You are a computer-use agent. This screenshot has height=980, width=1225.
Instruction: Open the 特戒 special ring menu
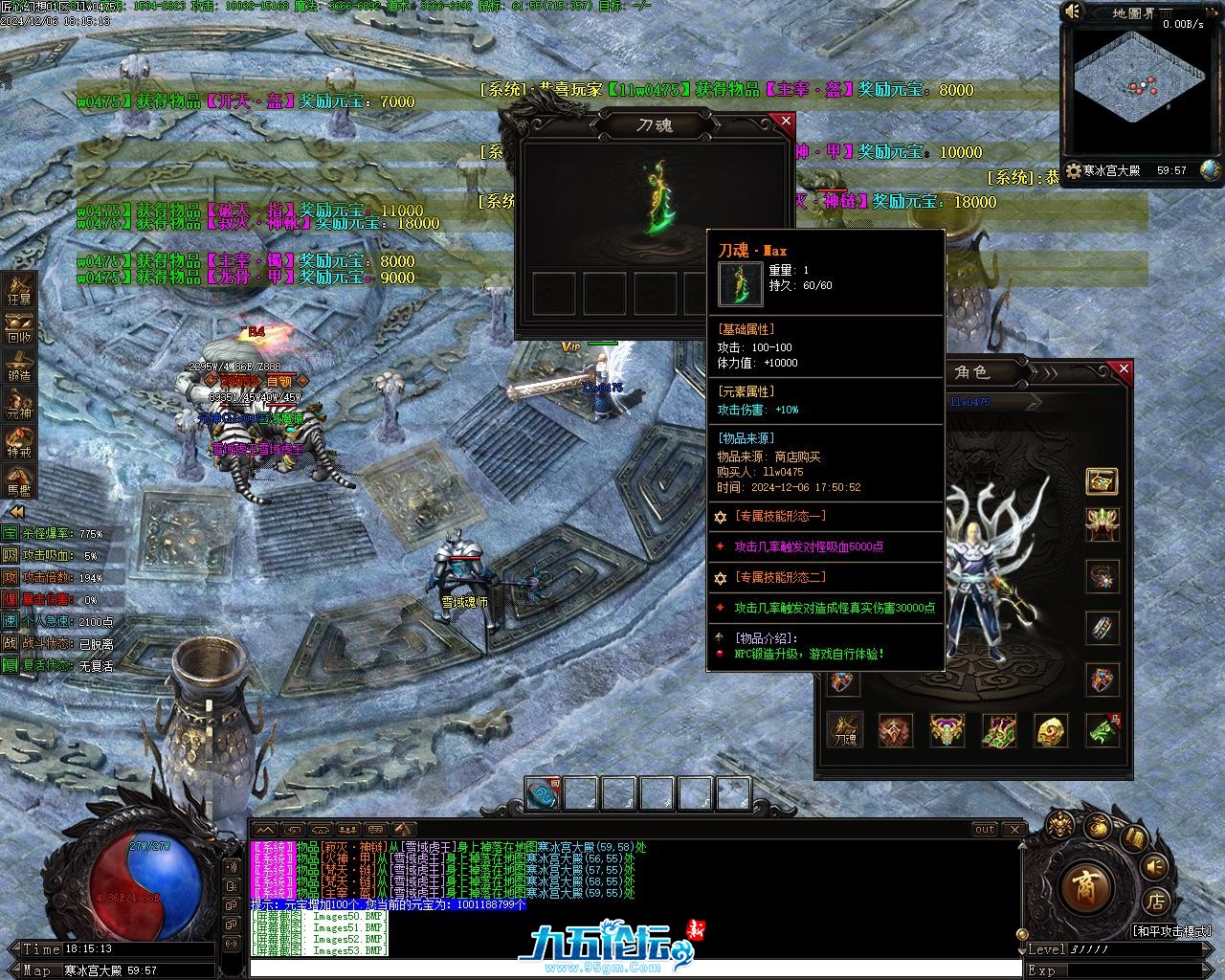pos(19,442)
